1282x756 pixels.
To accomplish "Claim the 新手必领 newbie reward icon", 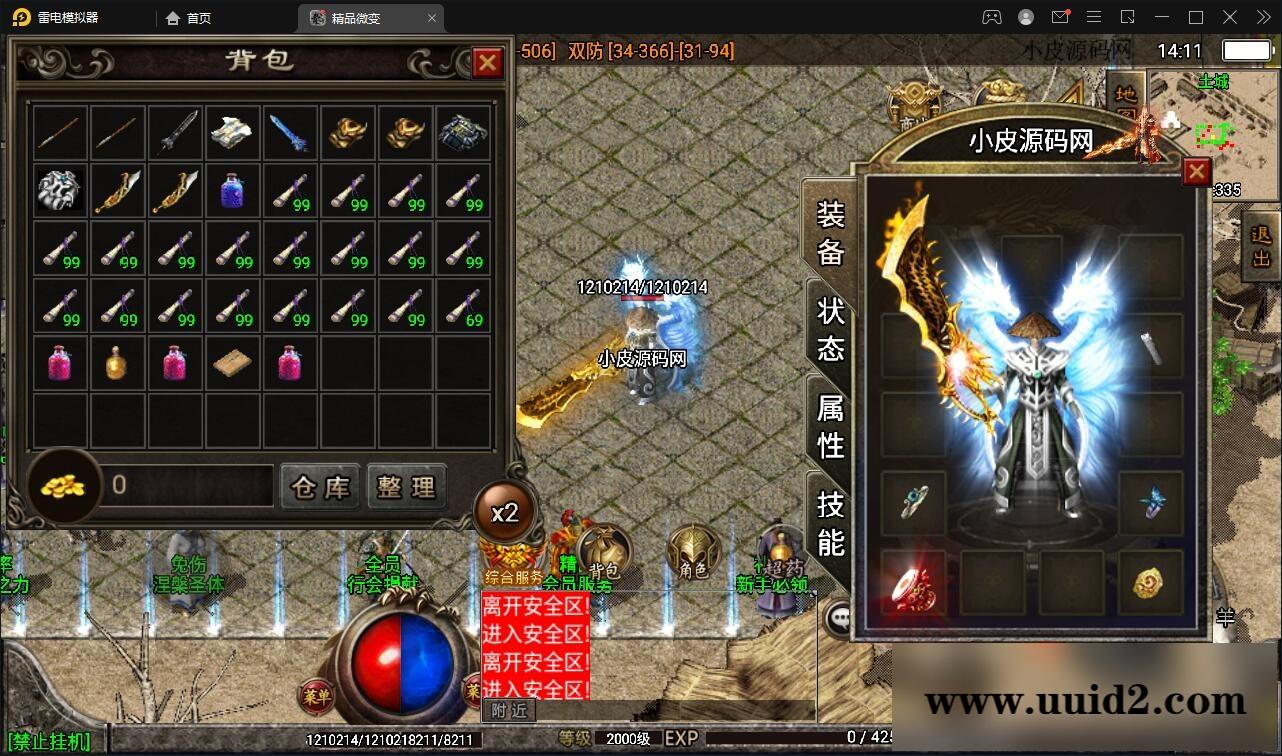I will [778, 550].
